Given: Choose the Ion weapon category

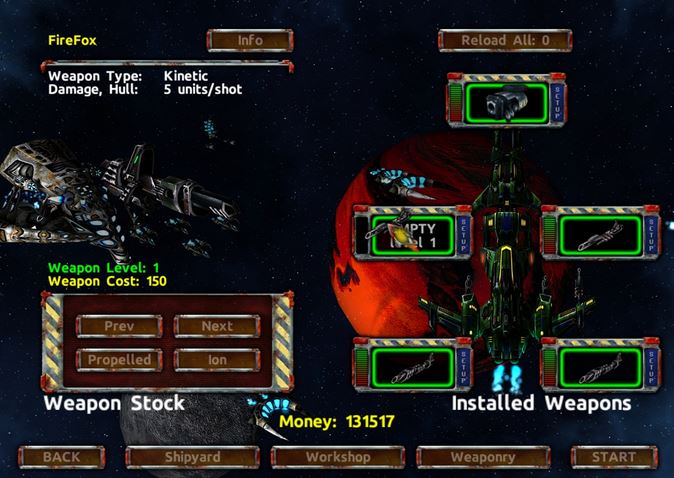Looking at the screenshot, I should [217, 359].
